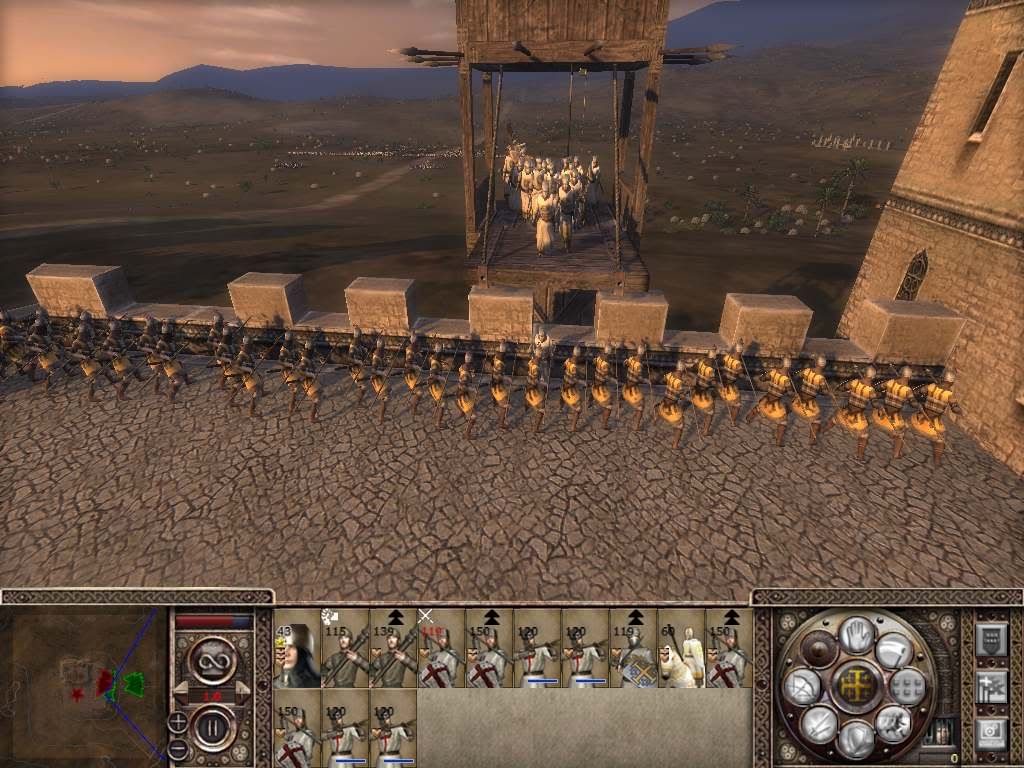Toggle the infinity speed button
The image size is (1024, 768).
[213, 661]
